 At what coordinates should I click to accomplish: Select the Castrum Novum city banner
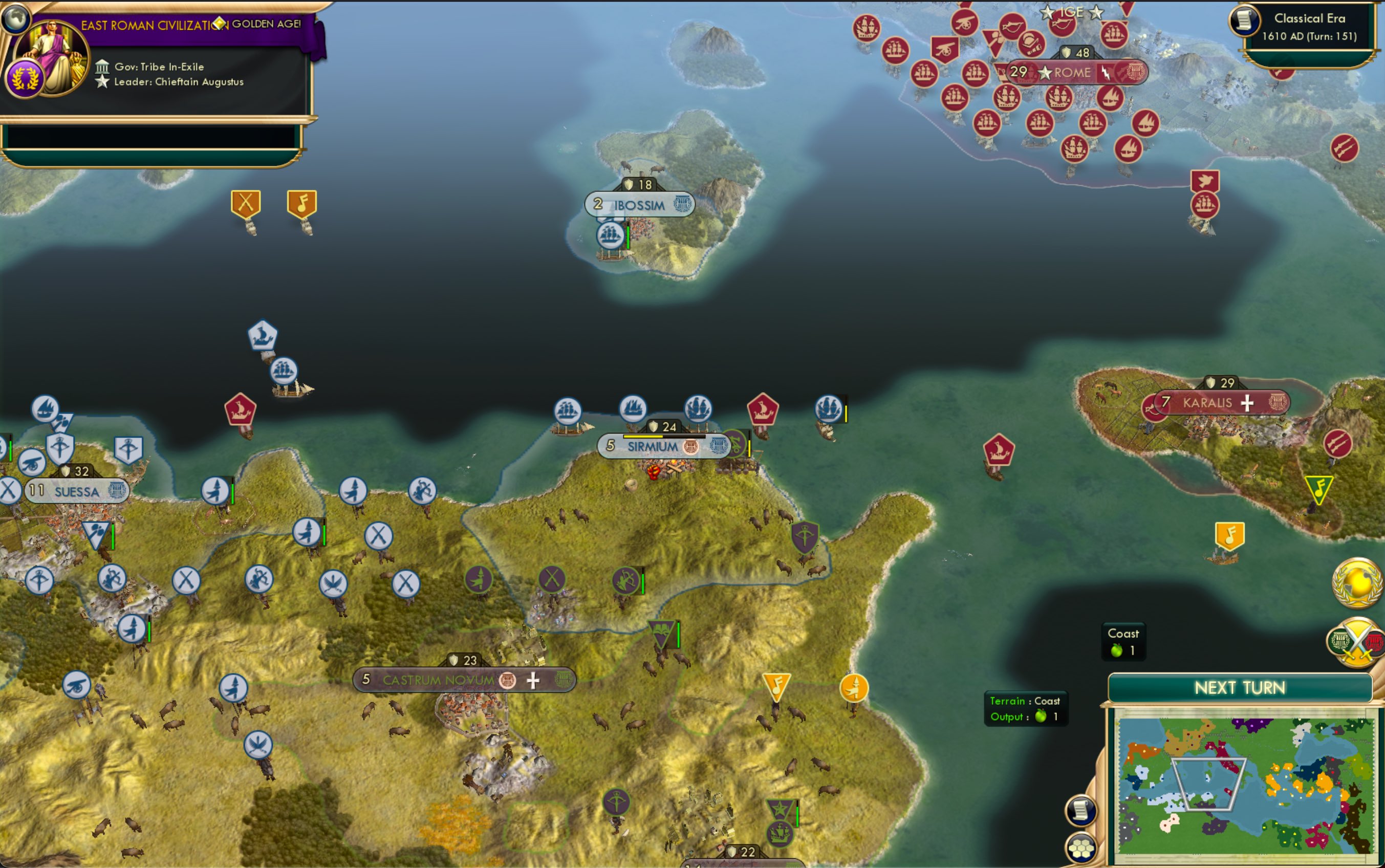(438, 680)
